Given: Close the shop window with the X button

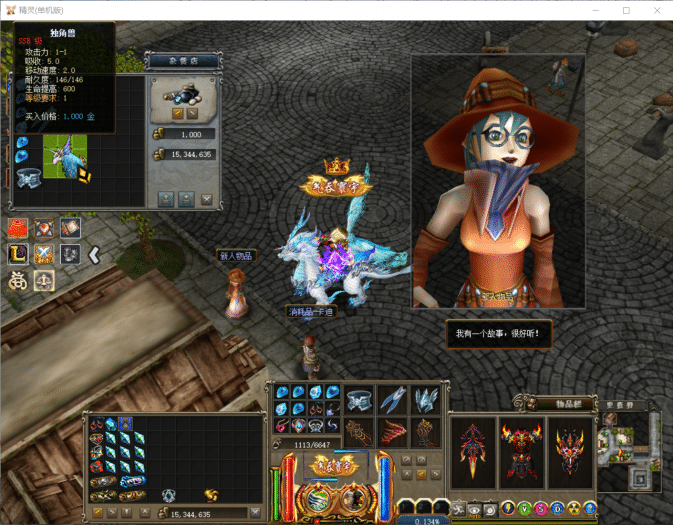Looking at the screenshot, I should coord(207,199).
